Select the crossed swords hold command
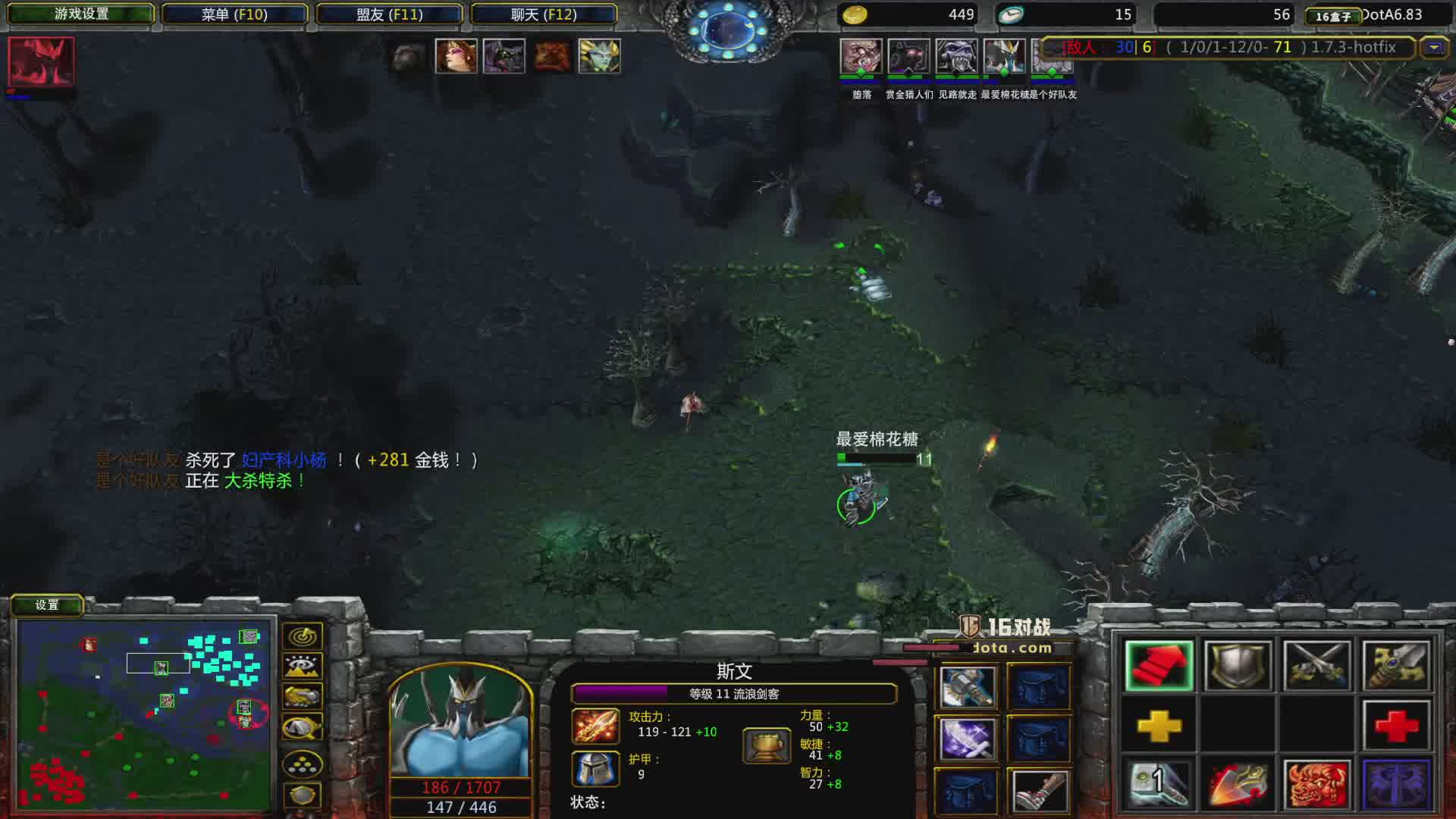 click(x=1316, y=666)
